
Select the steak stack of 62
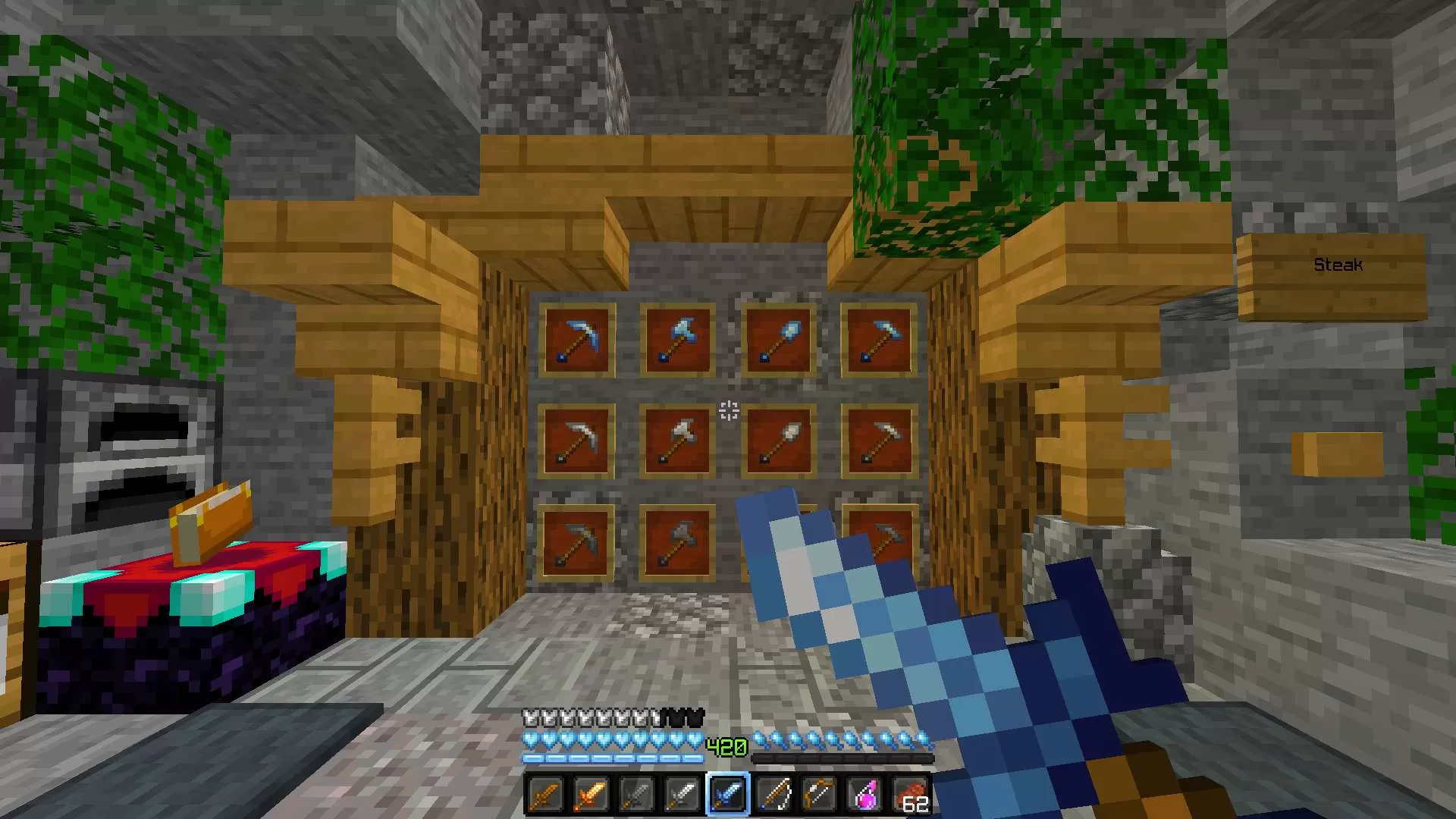[x=911, y=795]
